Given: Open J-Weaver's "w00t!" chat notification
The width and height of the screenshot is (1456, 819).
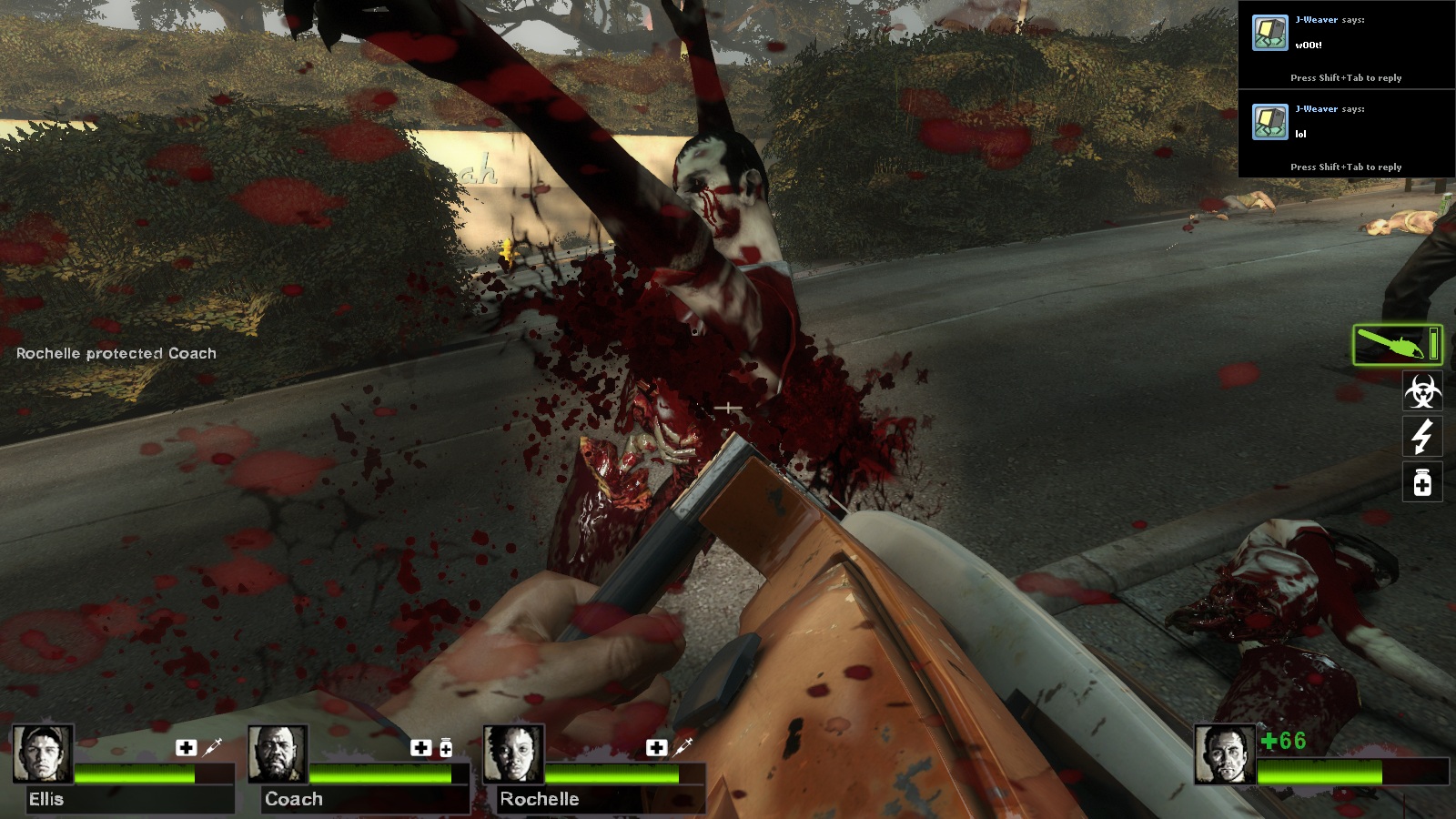Looking at the screenshot, I should click(x=1346, y=45).
